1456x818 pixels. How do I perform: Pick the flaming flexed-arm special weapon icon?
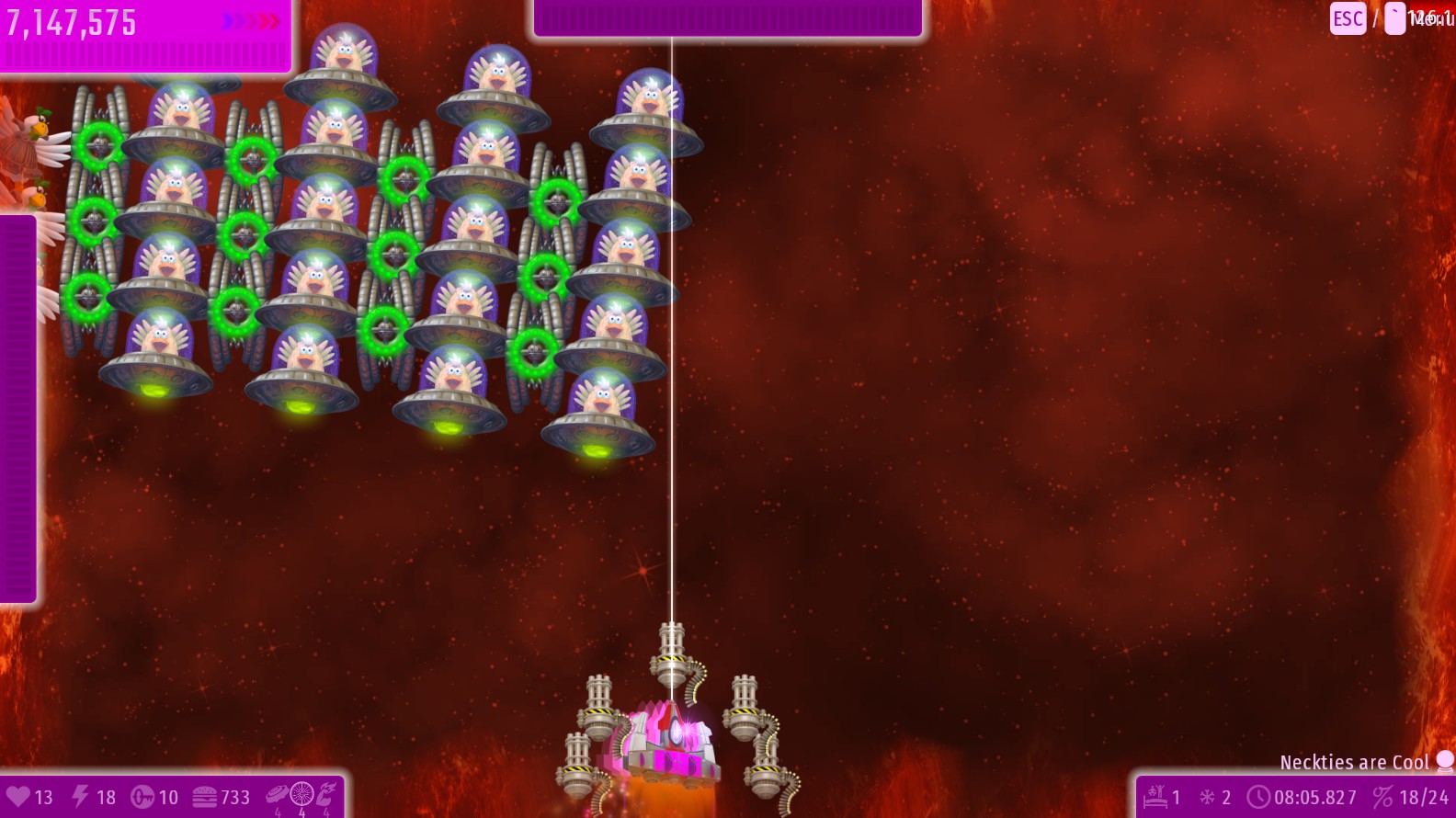pos(326,793)
